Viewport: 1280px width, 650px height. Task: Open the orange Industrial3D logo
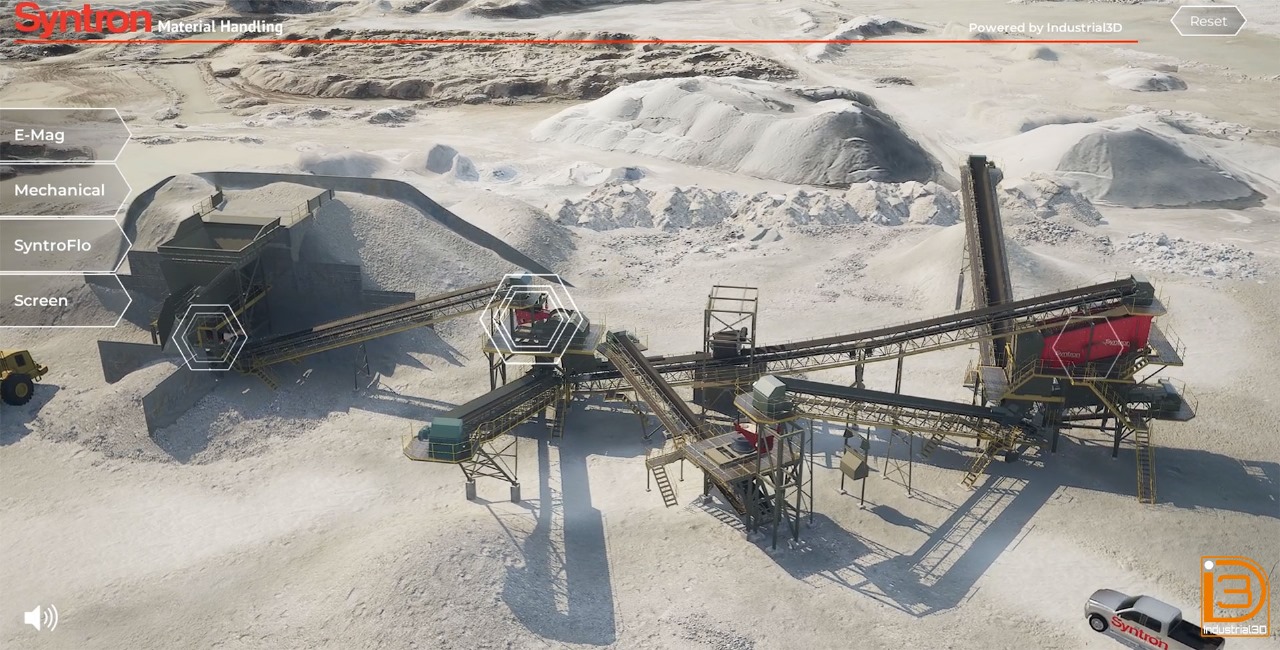1234,596
